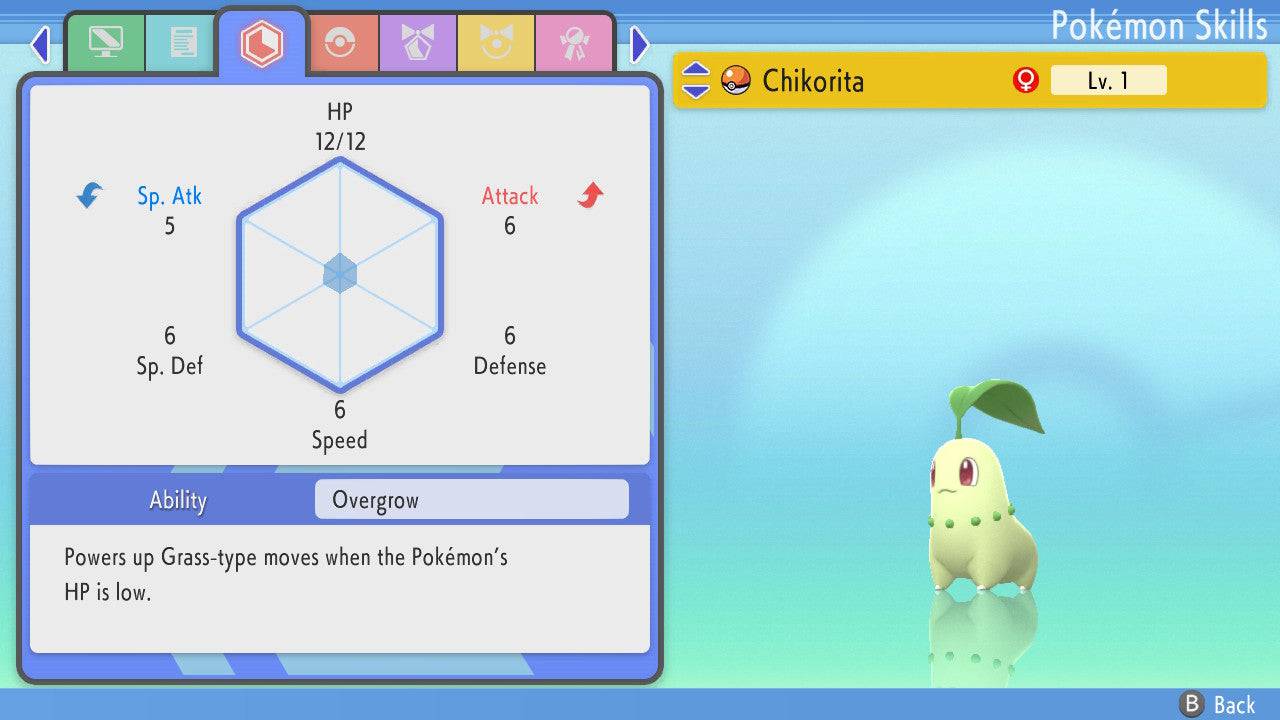This screenshot has width=1280, height=720.
Task: Show the pink ribbons tab
Action: pos(574,43)
